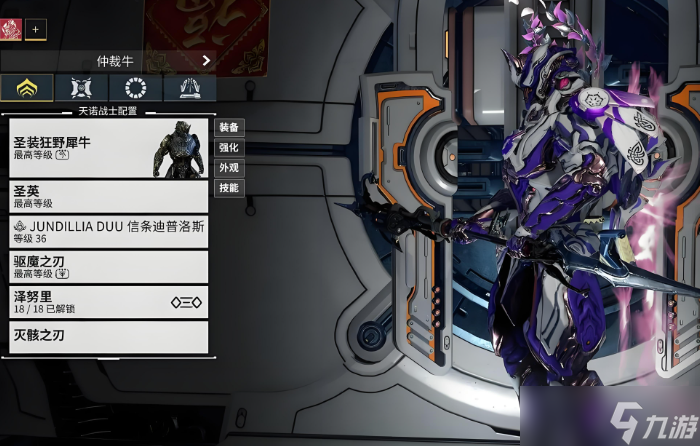Image resolution: width=700 pixels, height=446 pixels.
Task: Switch to the crossed-fins companion tab
Action: point(81,88)
